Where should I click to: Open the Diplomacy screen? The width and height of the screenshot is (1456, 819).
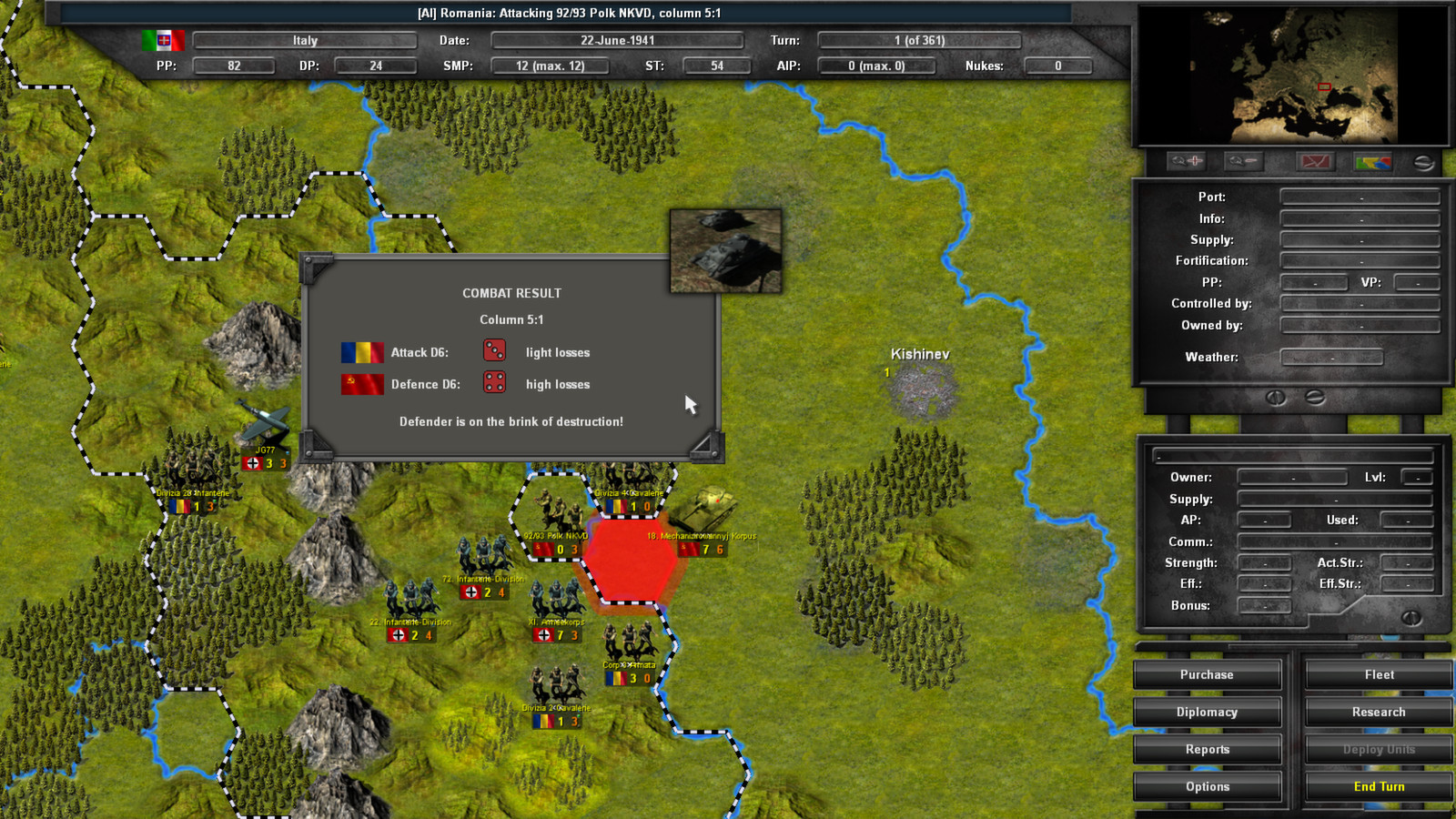pyautogui.click(x=1207, y=712)
